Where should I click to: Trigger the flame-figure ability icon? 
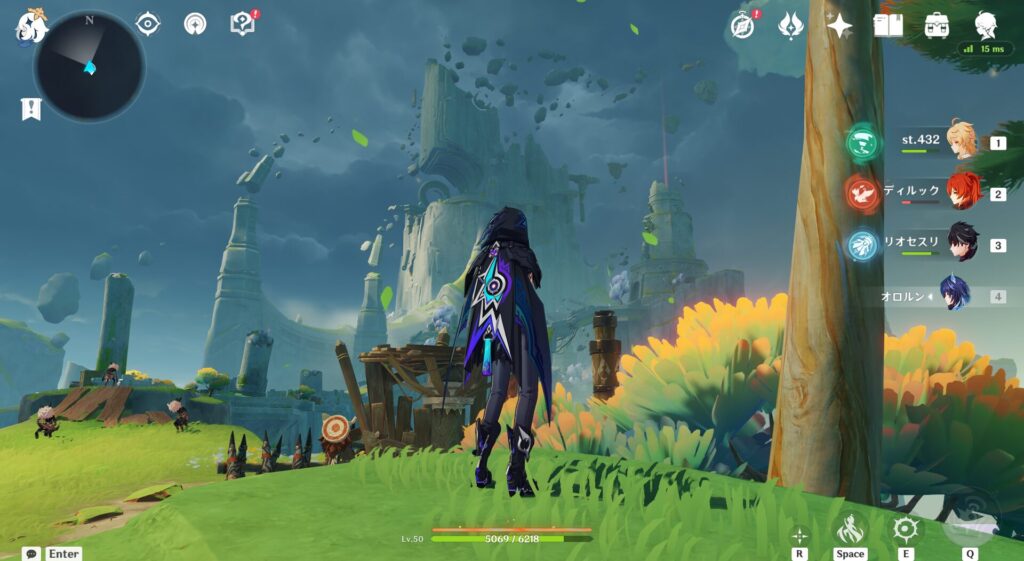pyautogui.click(x=849, y=529)
